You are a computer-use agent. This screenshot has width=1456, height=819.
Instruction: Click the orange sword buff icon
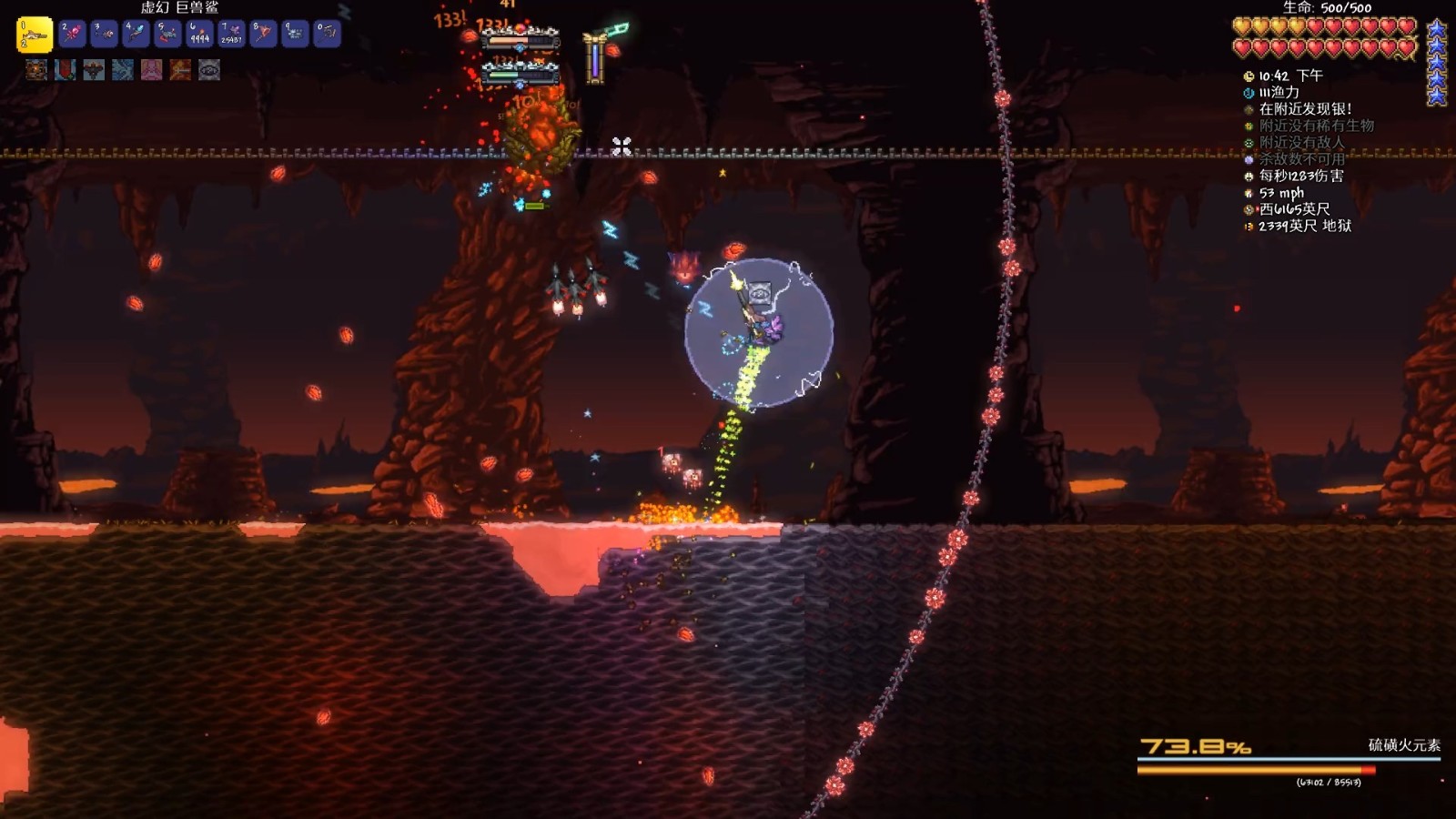tap(180, 69)
